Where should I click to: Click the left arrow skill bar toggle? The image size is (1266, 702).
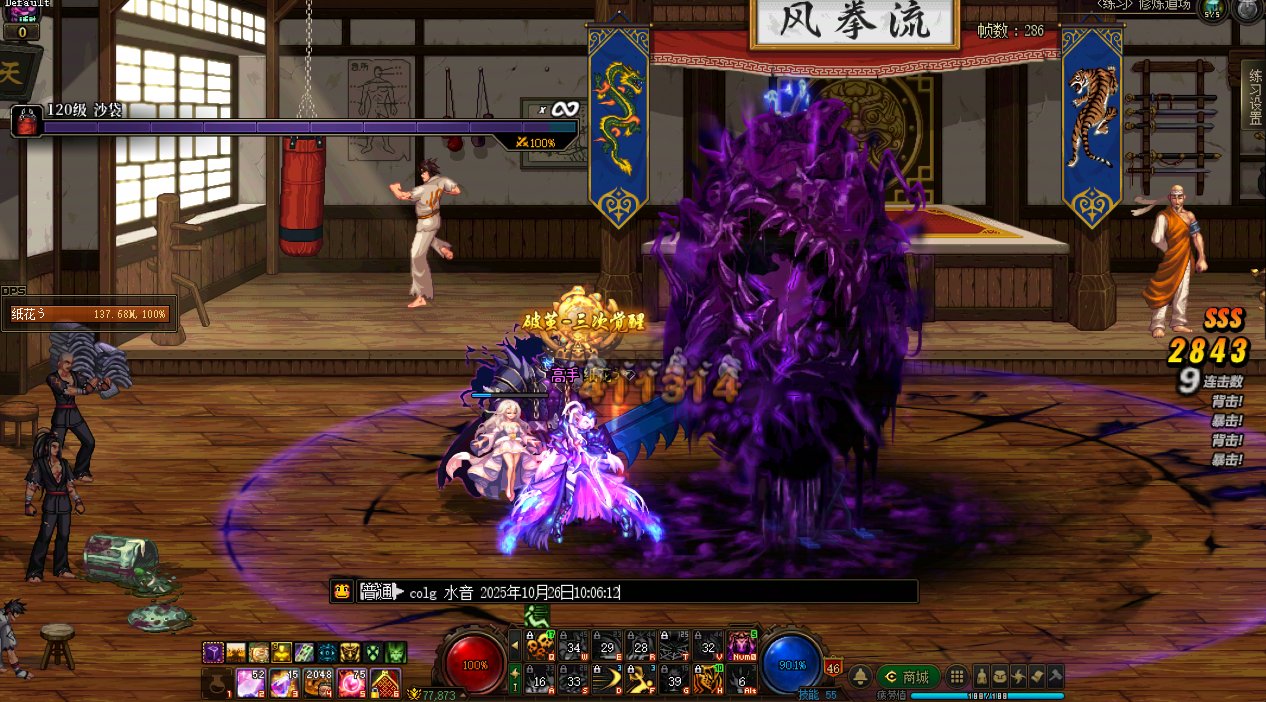point(516,646)
